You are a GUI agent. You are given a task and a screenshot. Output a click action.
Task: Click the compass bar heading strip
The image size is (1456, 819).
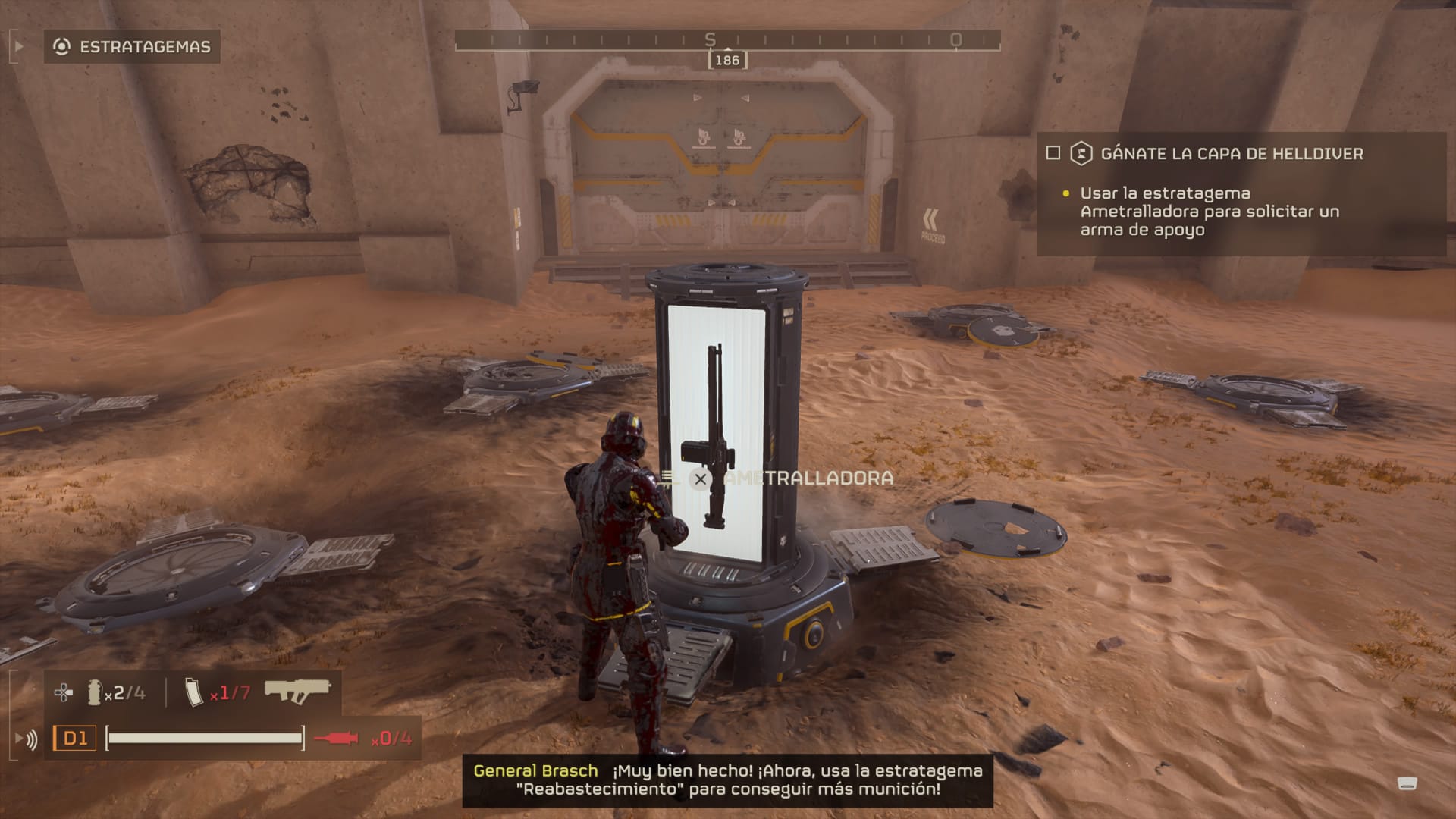point(726,39)
